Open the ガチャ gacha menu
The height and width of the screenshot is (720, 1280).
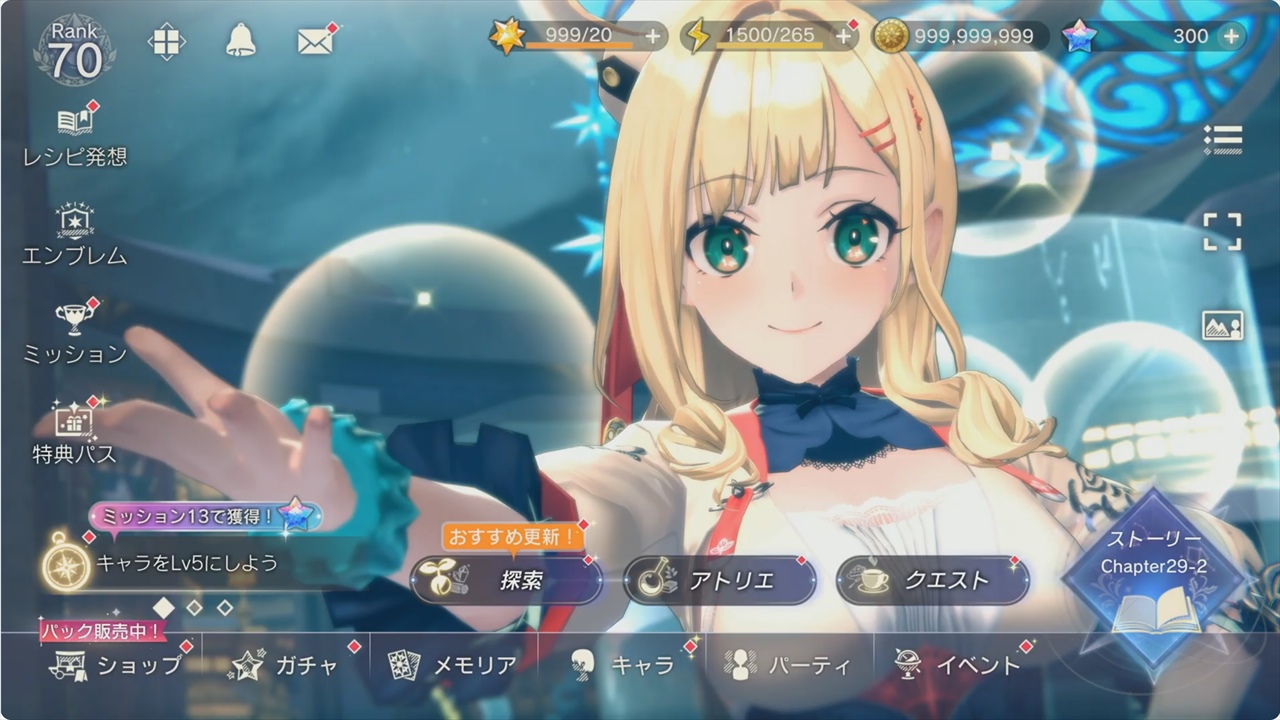click(x=286, y=665)
